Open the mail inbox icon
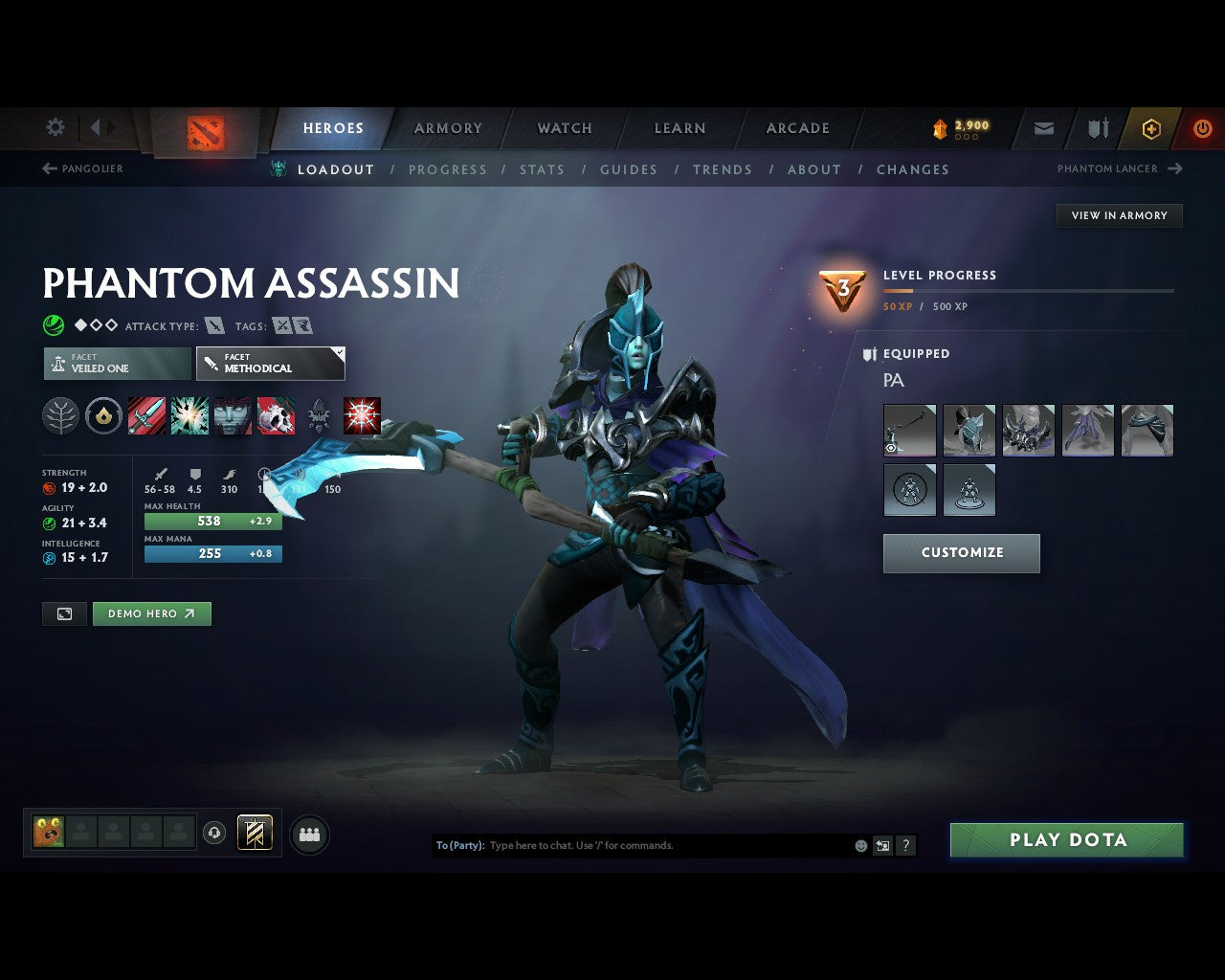The image size is (1225, 980). [1044, 128]
